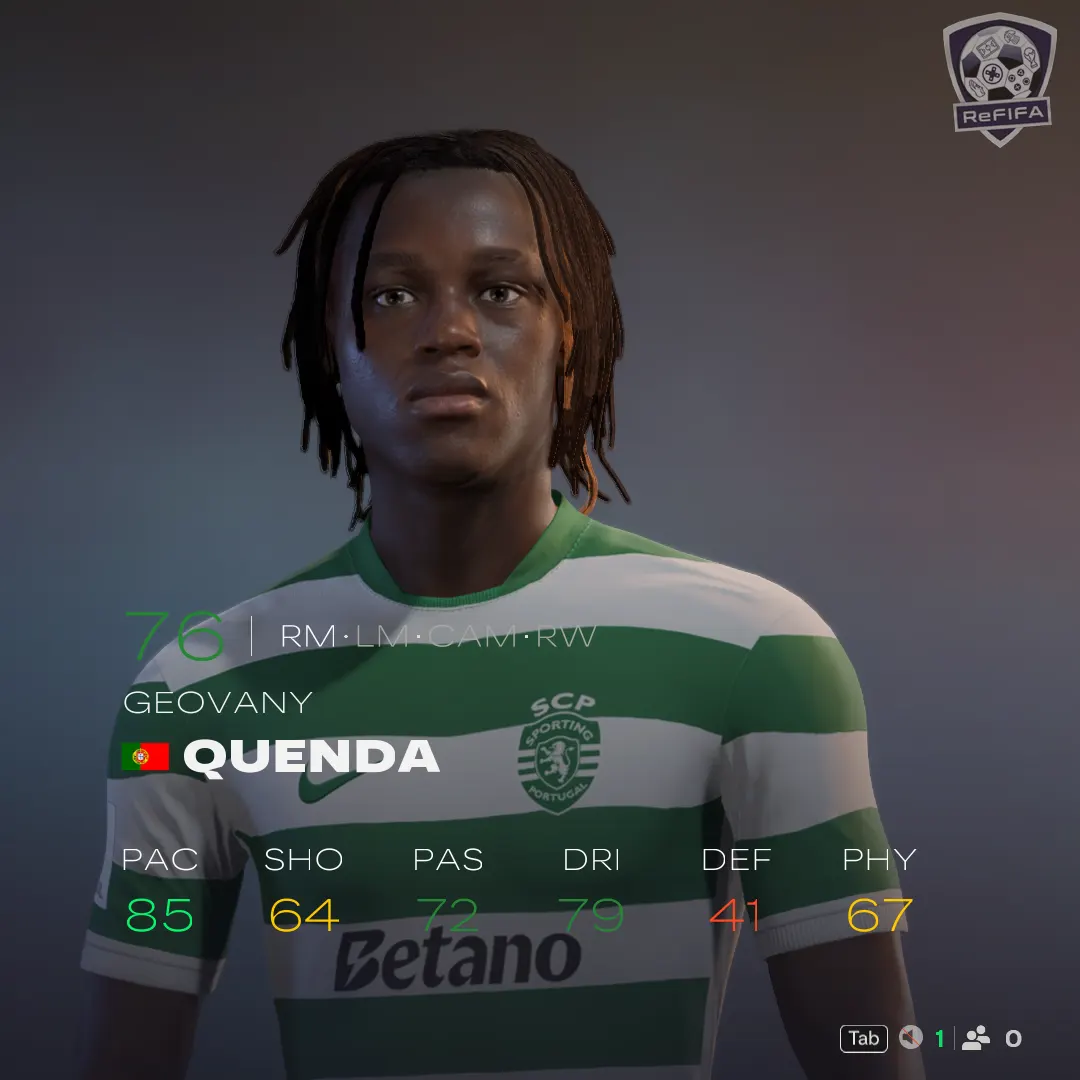Open the party members people icon

(x=975, y=1038)
